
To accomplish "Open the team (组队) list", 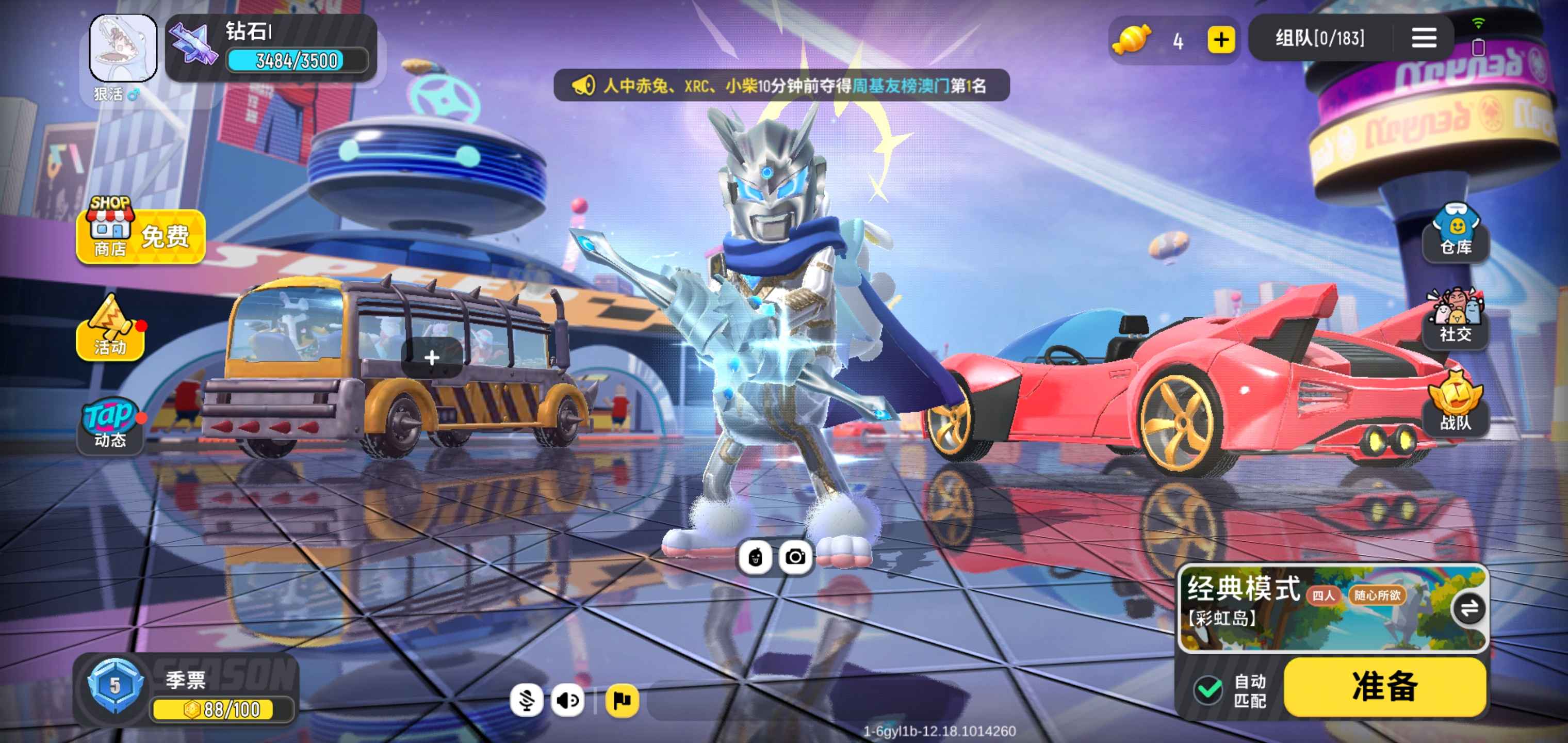I will click(x=1319, y=39).
